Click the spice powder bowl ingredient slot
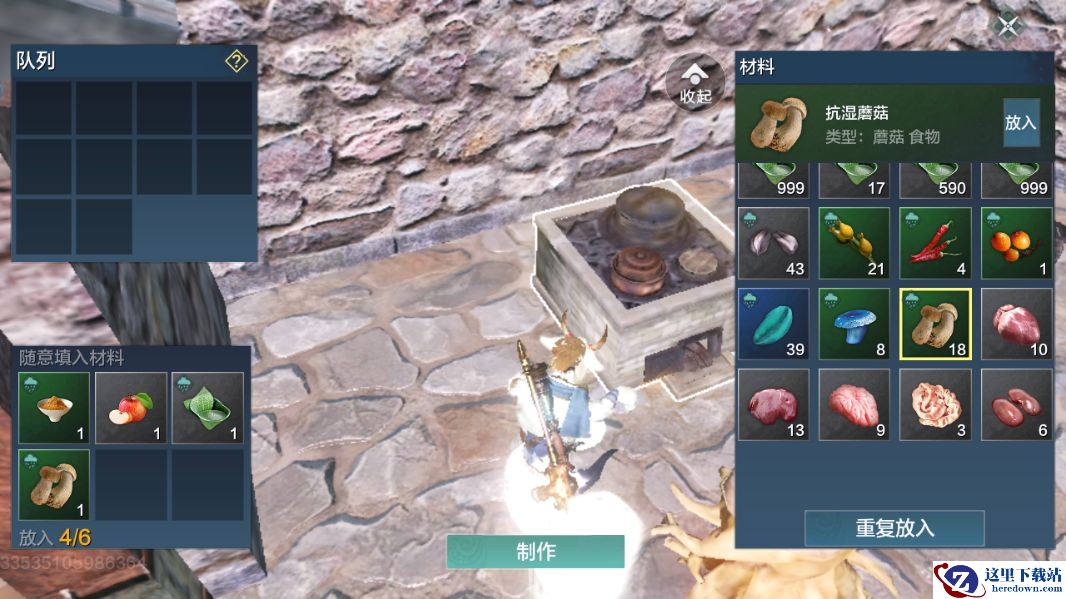1066x599 pixels. (x=54, y=408)
